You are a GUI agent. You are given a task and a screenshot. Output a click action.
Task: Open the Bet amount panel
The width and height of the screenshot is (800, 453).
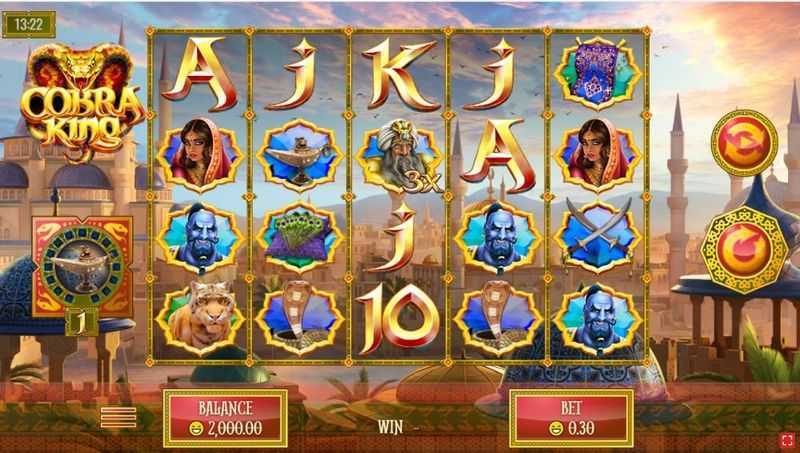coord(571,417)
